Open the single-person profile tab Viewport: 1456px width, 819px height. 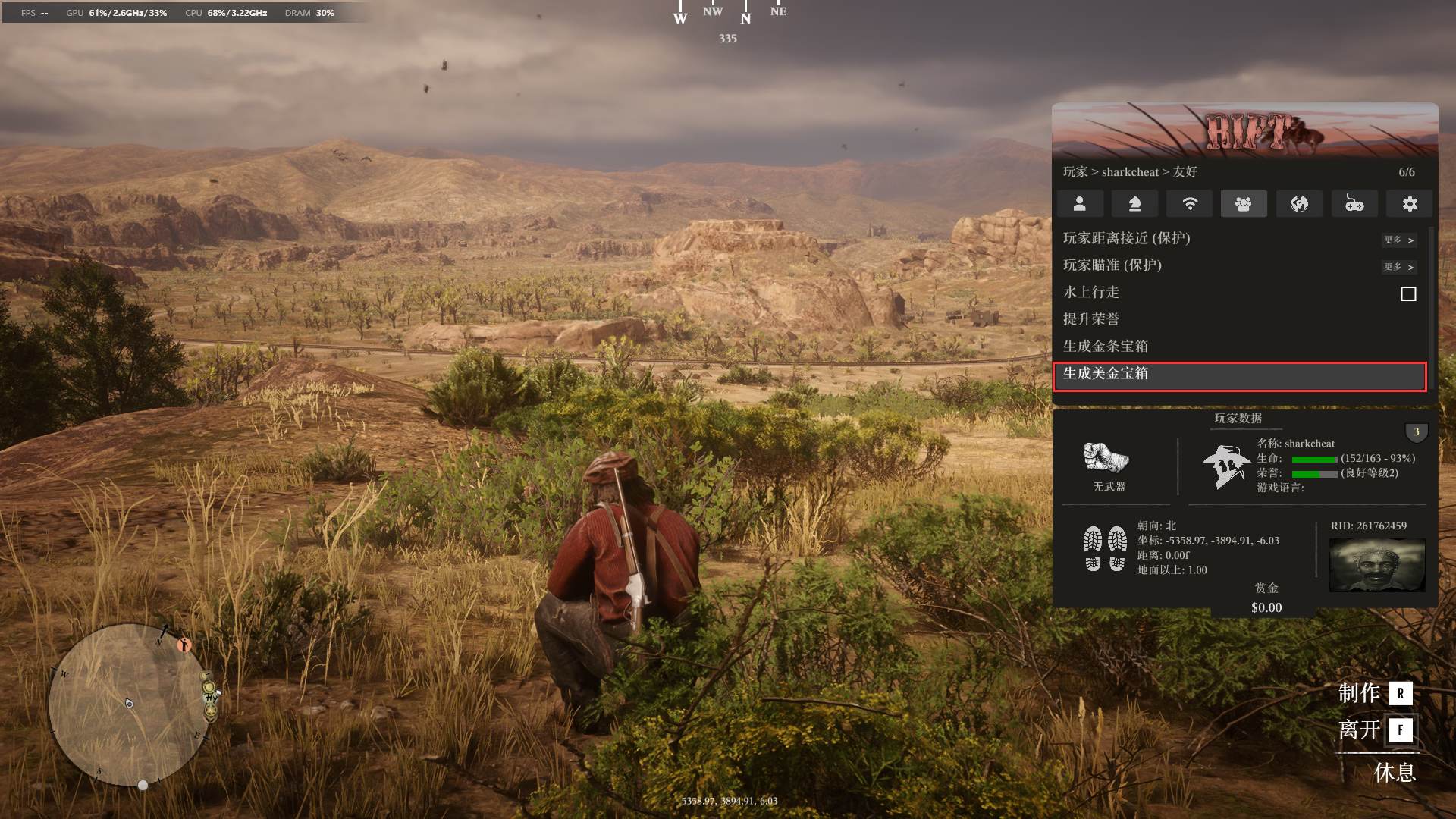(x=1079, y=204)
